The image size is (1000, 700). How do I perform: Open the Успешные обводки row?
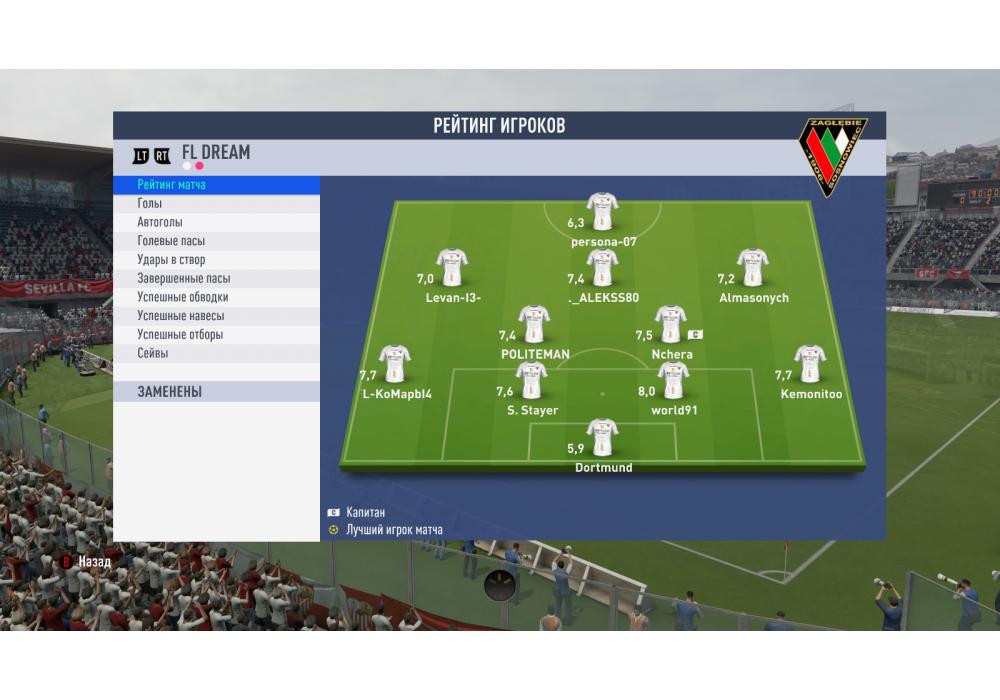[216, 297]
